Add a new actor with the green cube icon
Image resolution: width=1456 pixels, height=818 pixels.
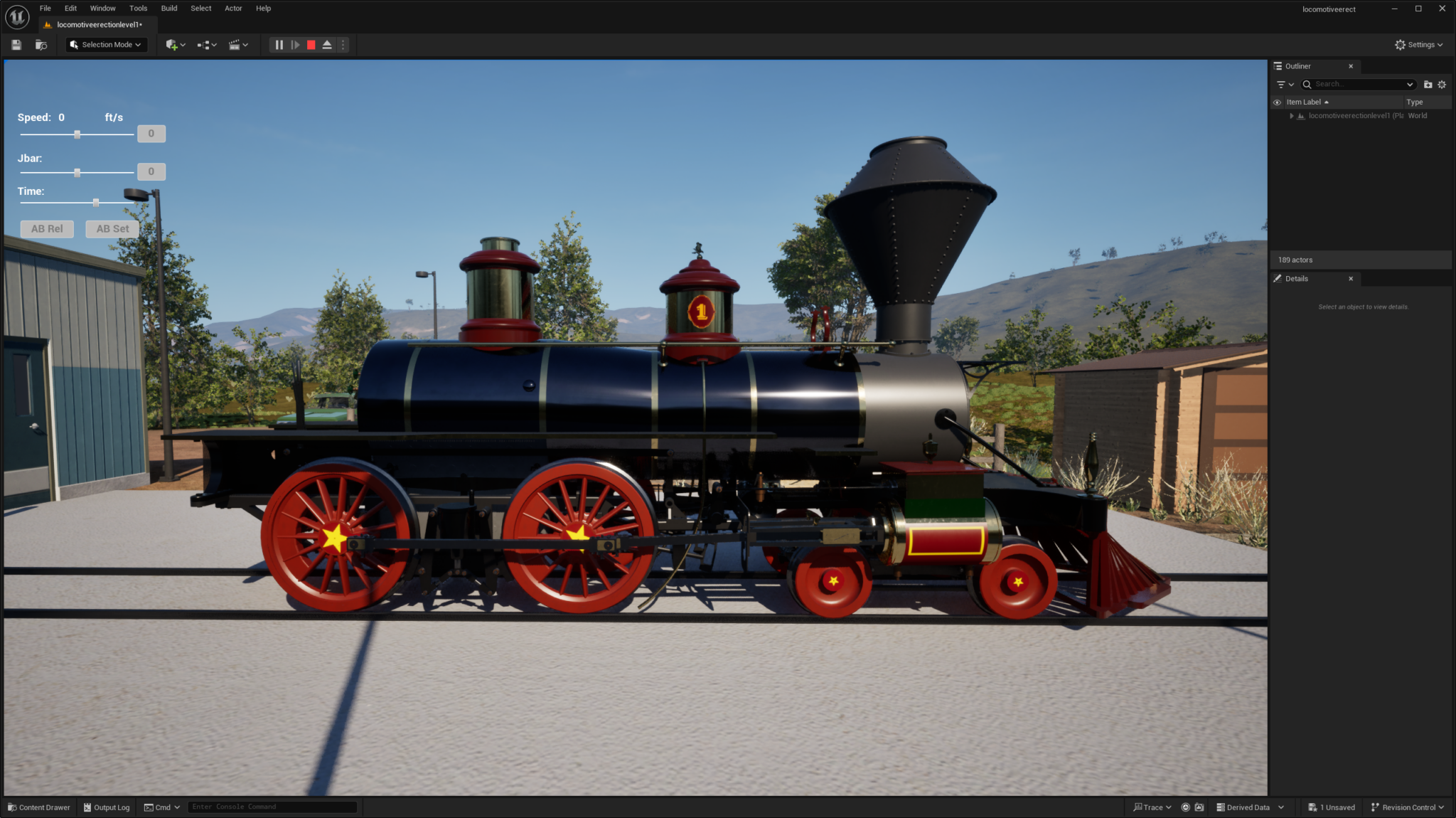click(x=172, y=44)
